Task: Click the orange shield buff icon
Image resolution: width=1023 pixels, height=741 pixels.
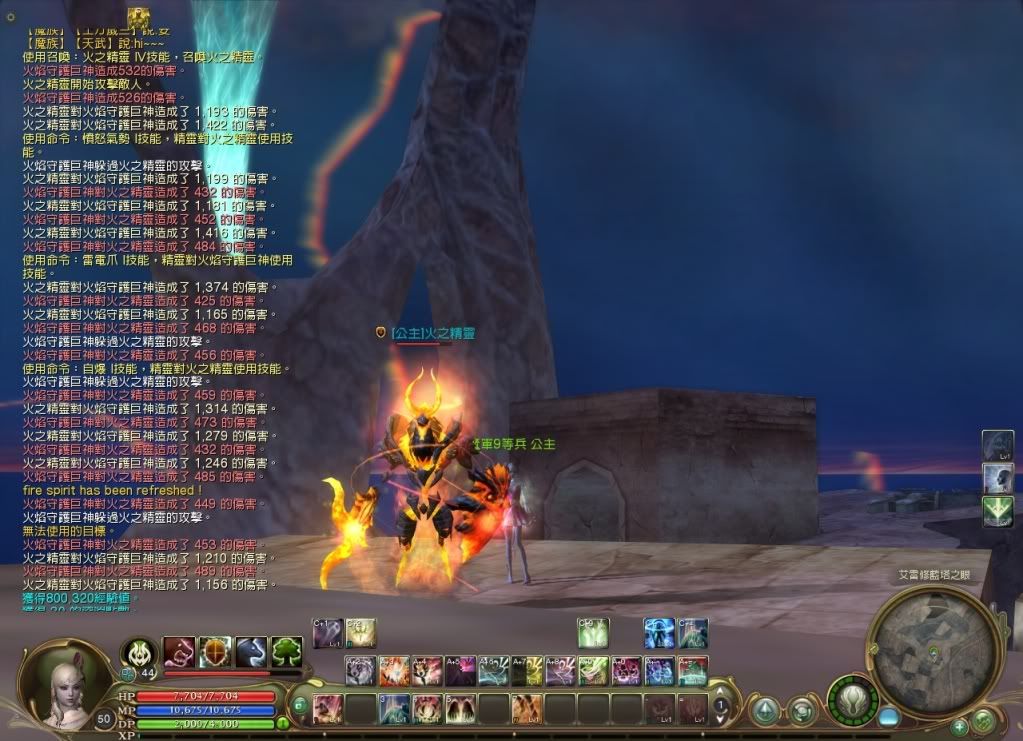Action: [x=215, y=652]
